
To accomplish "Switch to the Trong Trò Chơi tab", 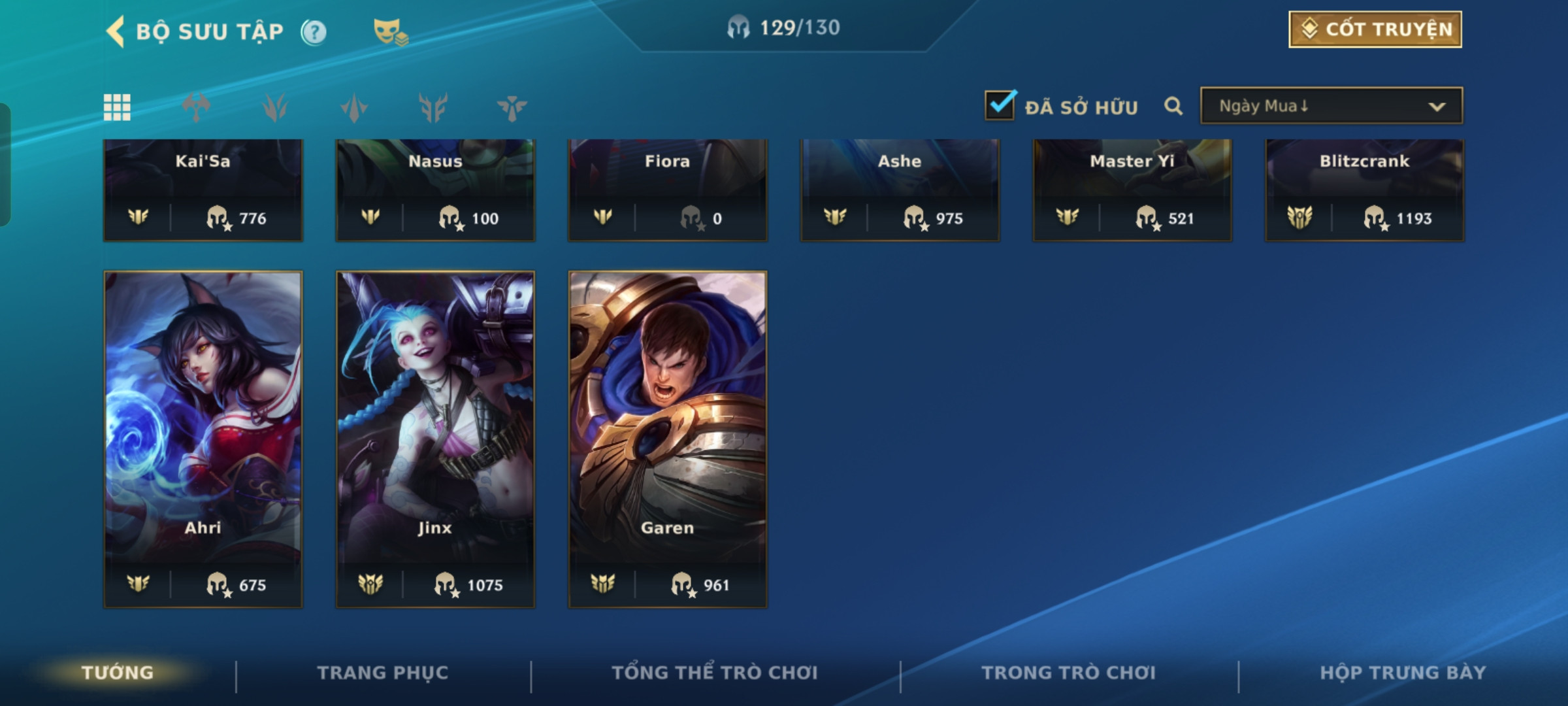I will click(x=1069, y=673).
